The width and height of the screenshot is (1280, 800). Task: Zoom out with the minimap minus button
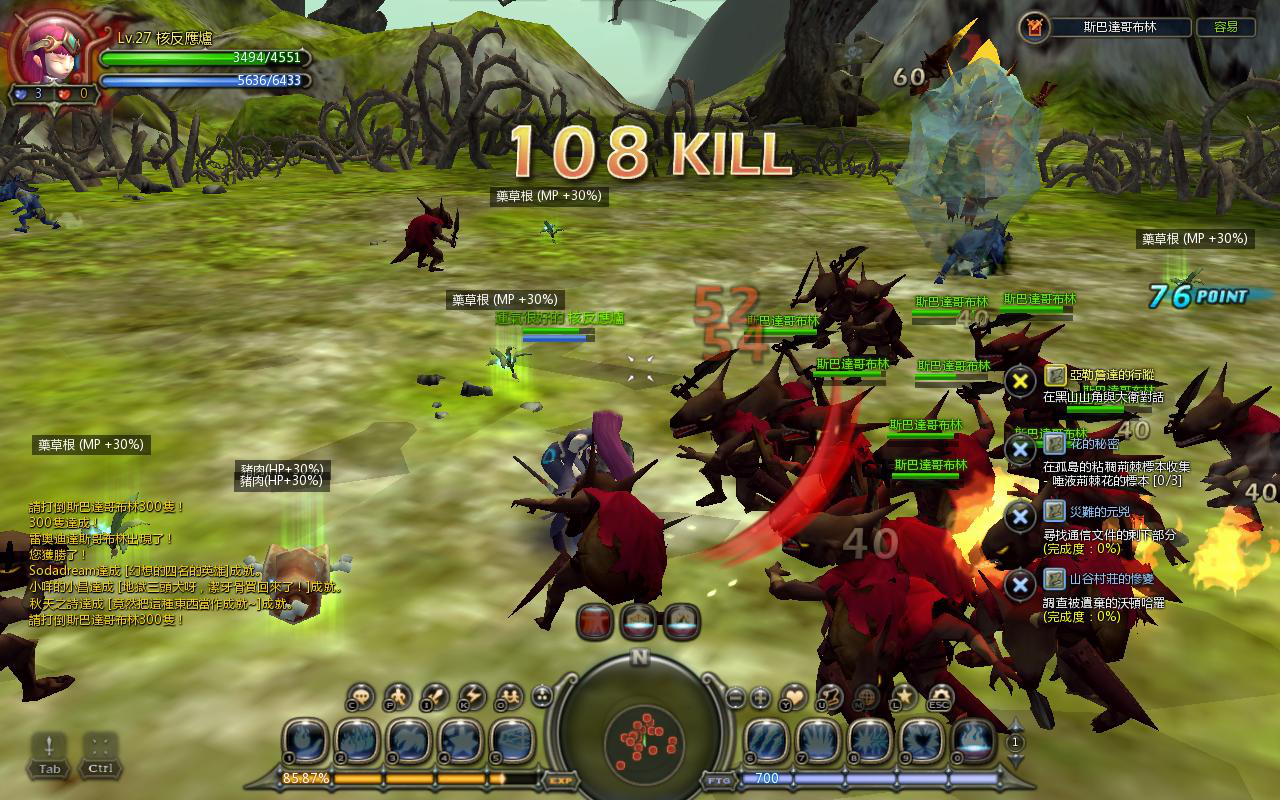coord(735,696)
